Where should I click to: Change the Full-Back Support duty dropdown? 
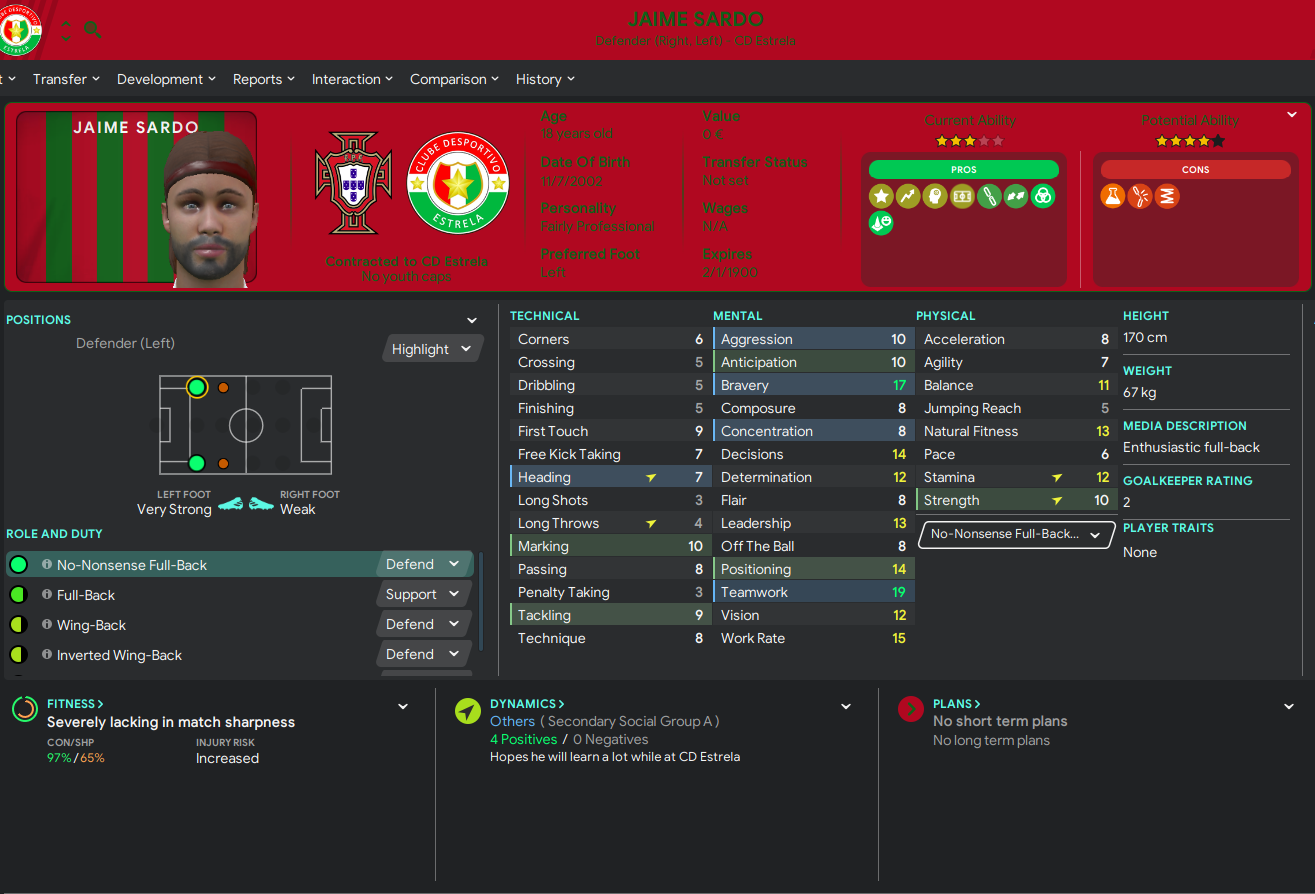point(423,594)
